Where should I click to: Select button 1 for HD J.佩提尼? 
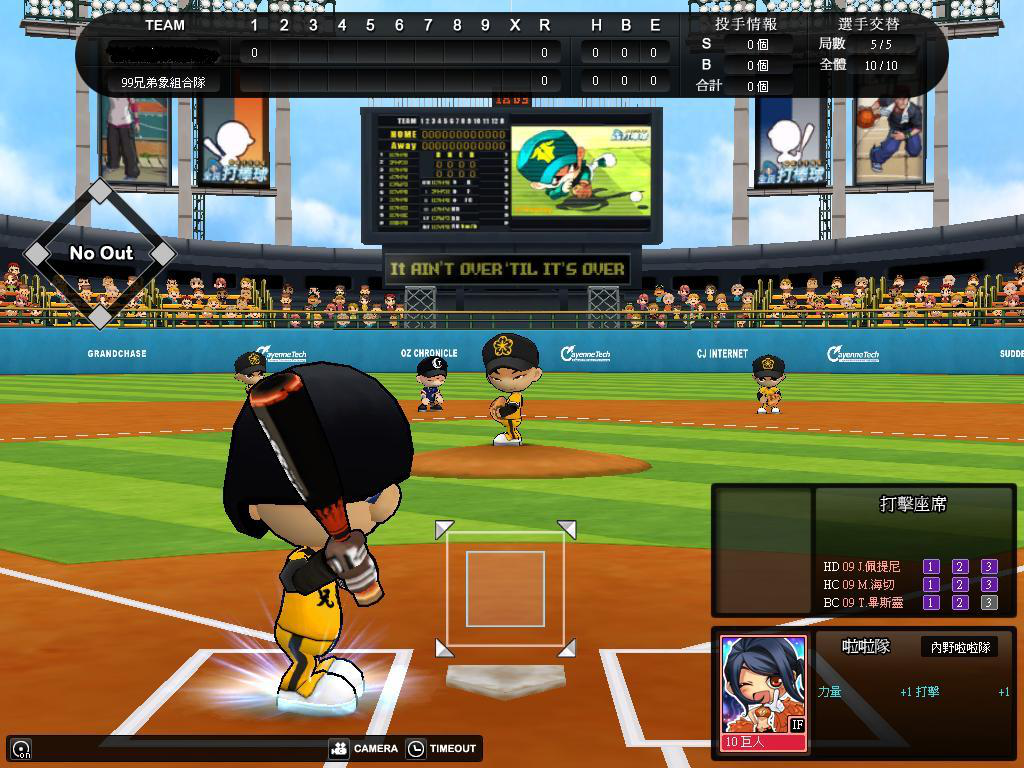[931, 567]
